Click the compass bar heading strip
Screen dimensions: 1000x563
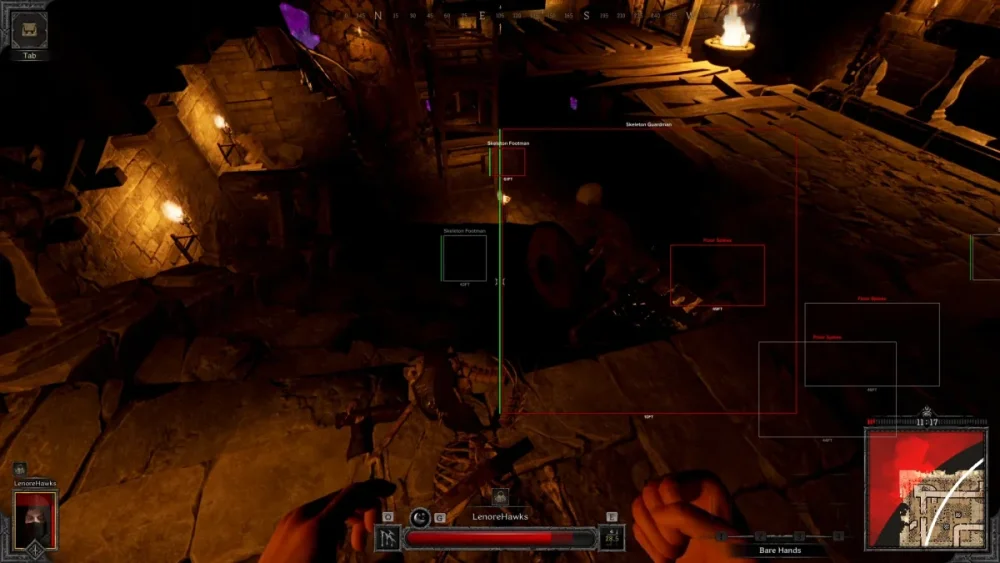pyautogui.click(x=500, y=16)
